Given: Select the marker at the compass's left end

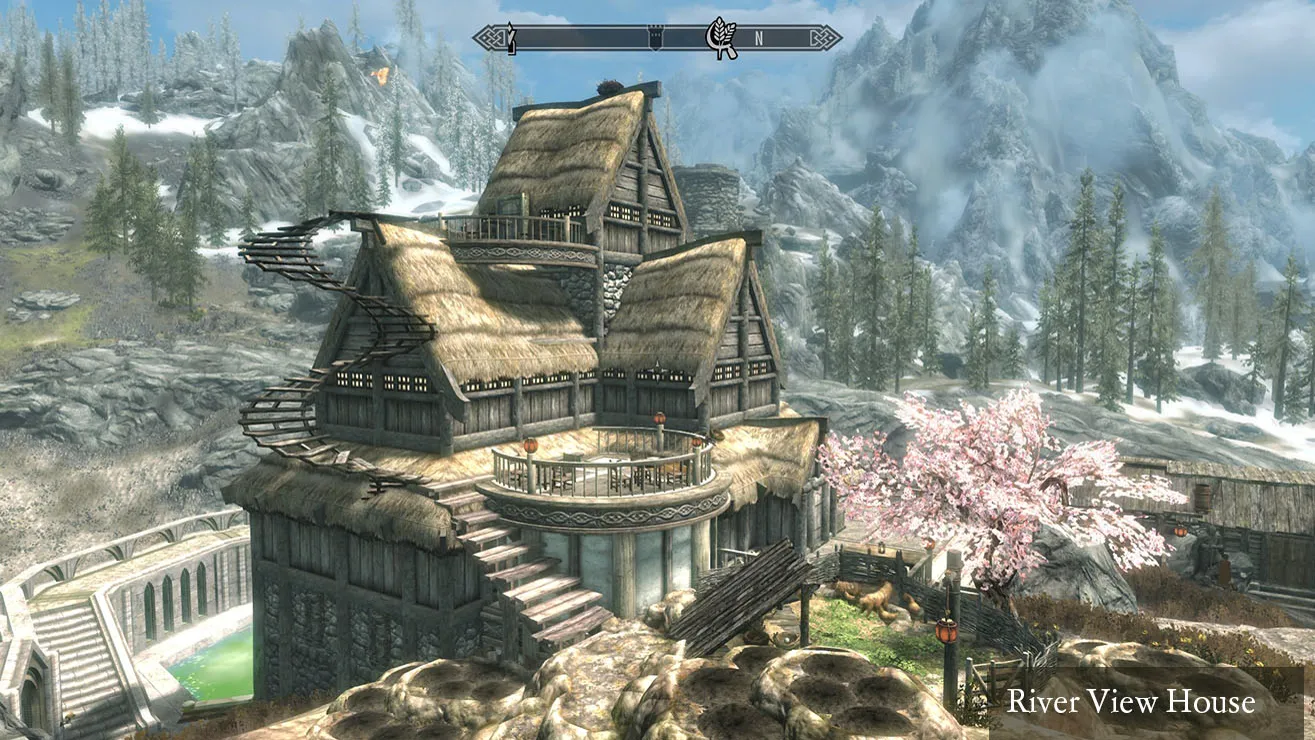Looking at the screenshot, I should click(511, 38).
